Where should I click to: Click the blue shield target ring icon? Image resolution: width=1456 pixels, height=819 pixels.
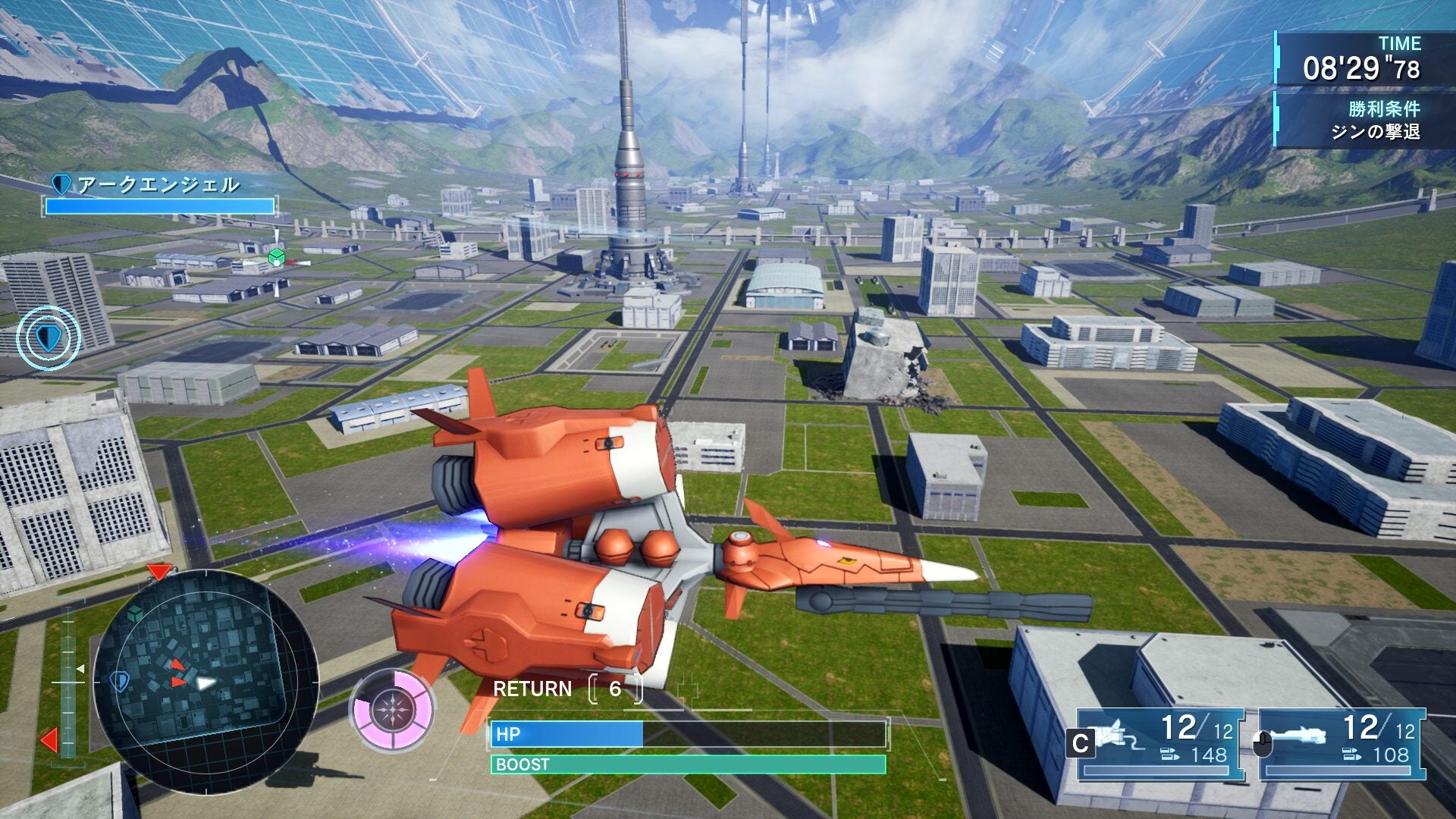point(48,338)
